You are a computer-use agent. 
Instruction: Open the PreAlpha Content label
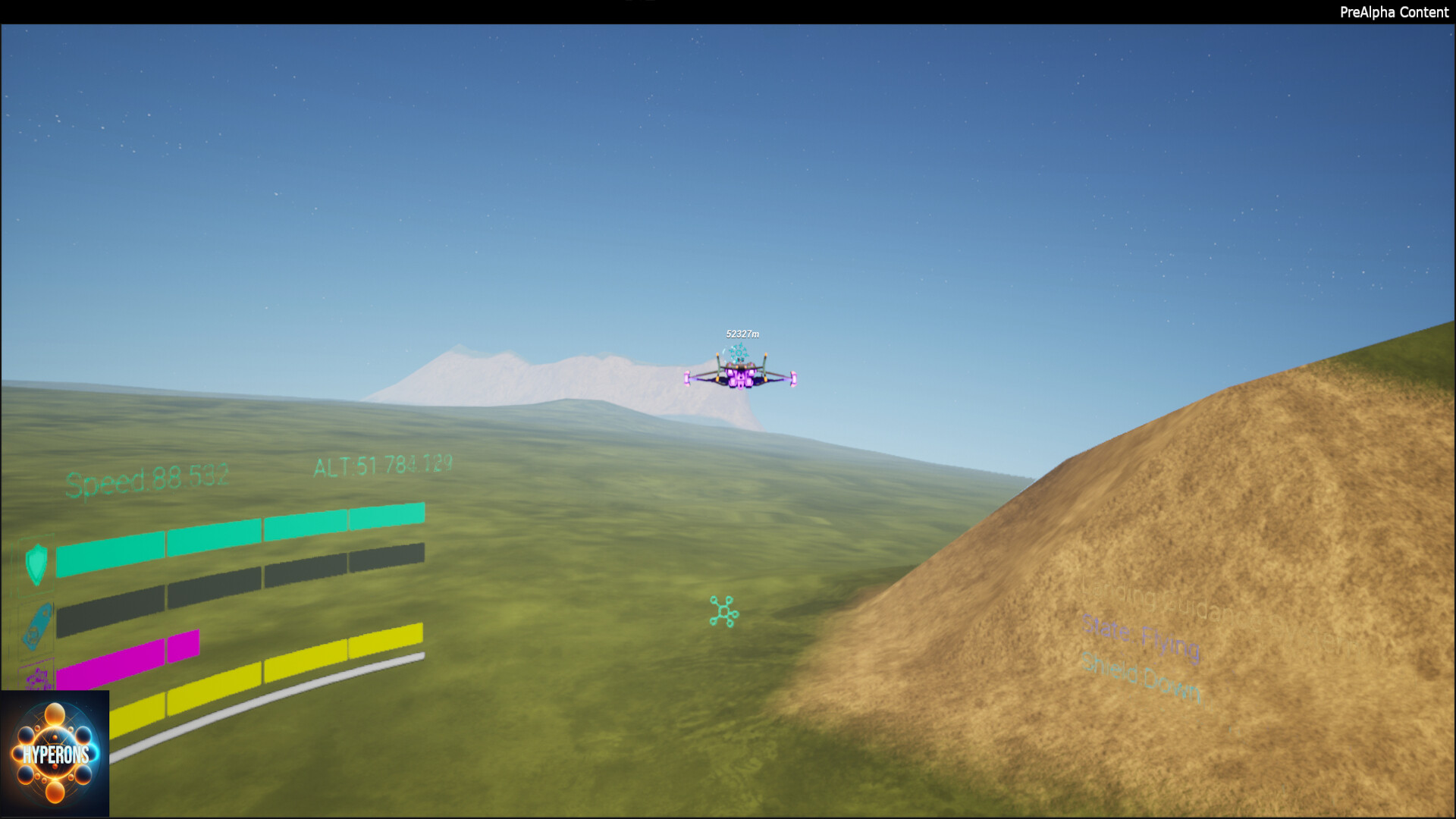pos(1392,12)
